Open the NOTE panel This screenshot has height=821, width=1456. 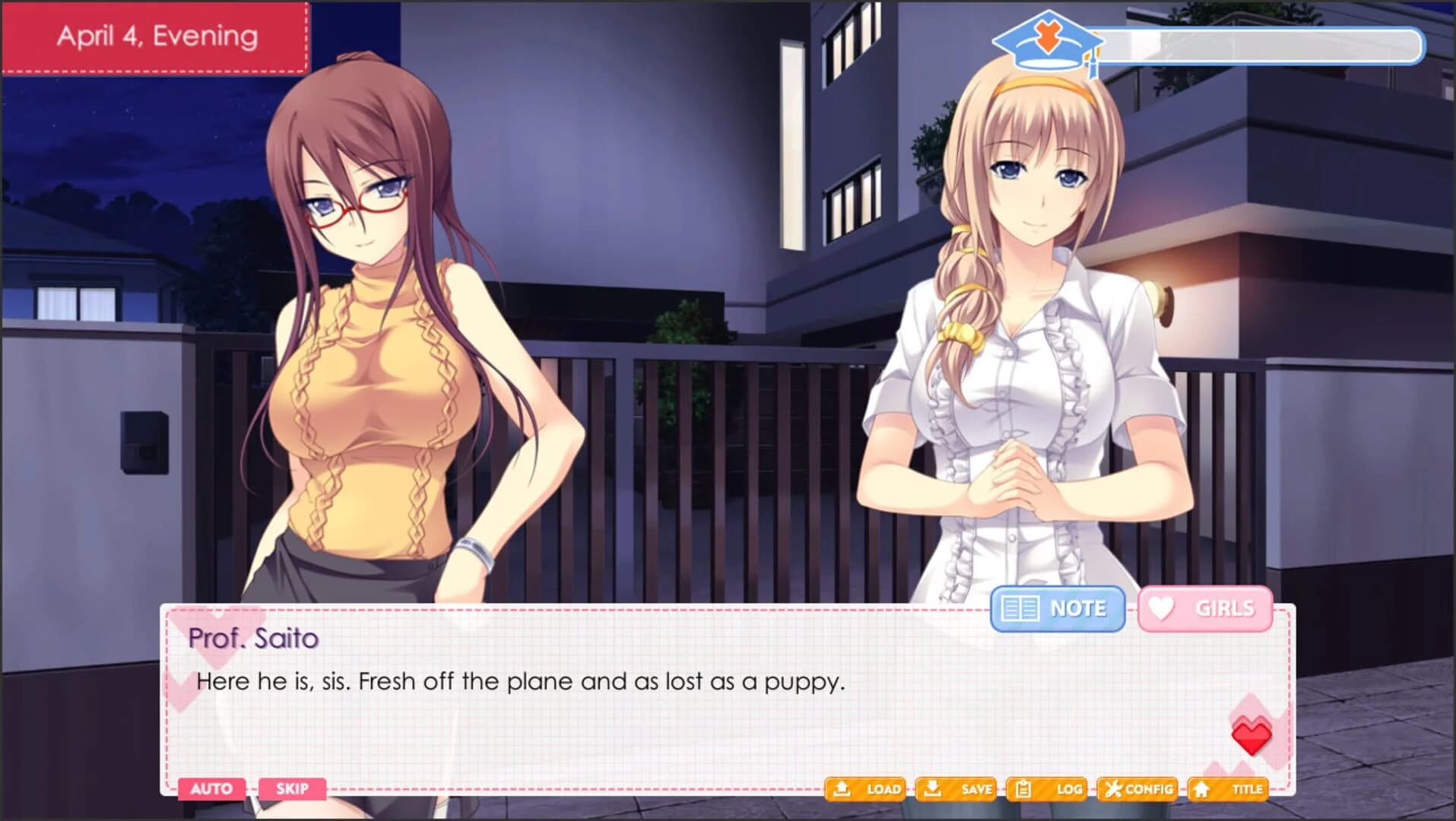1057,608
